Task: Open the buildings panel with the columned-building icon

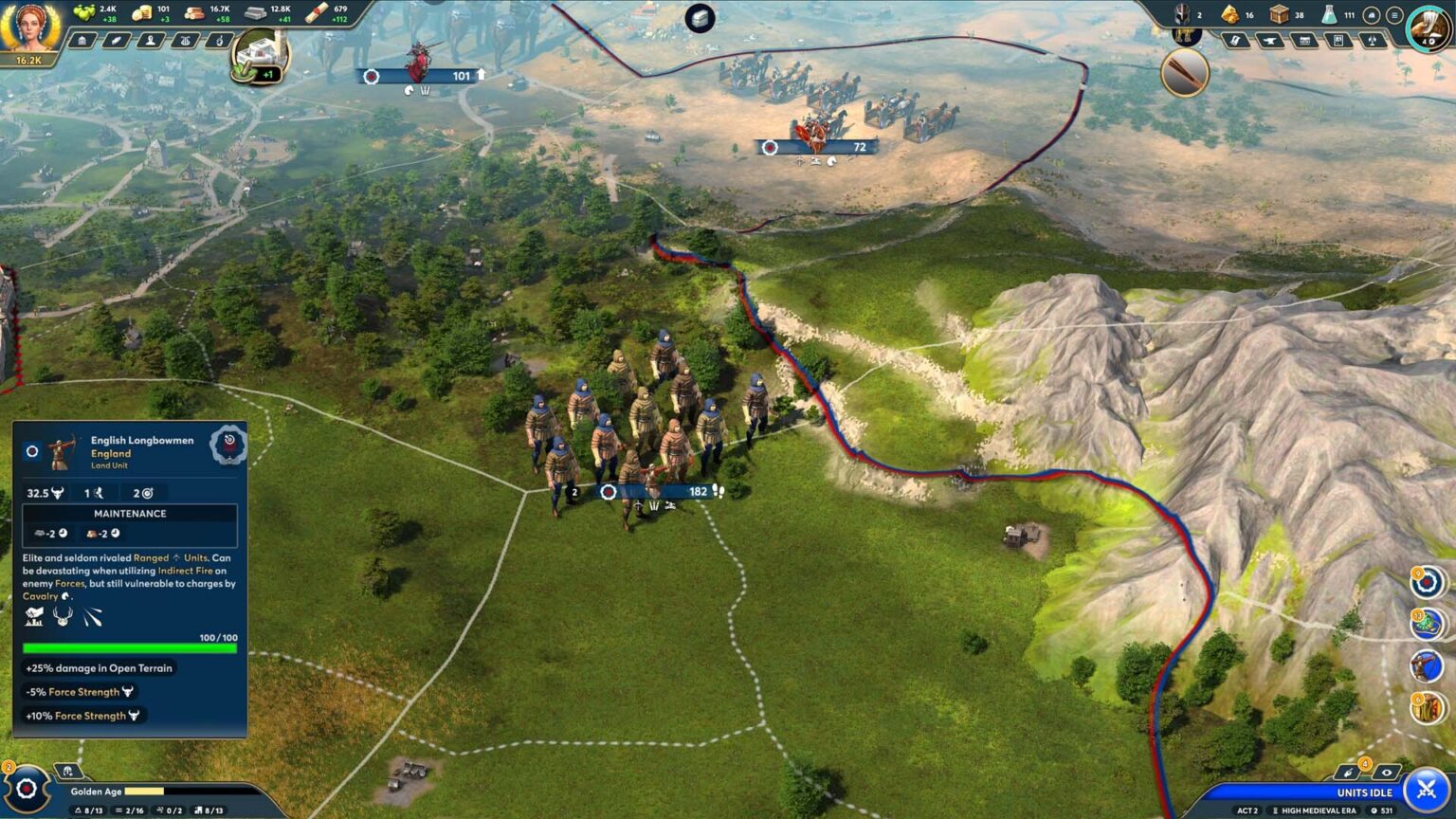Action: pos(82,41)
